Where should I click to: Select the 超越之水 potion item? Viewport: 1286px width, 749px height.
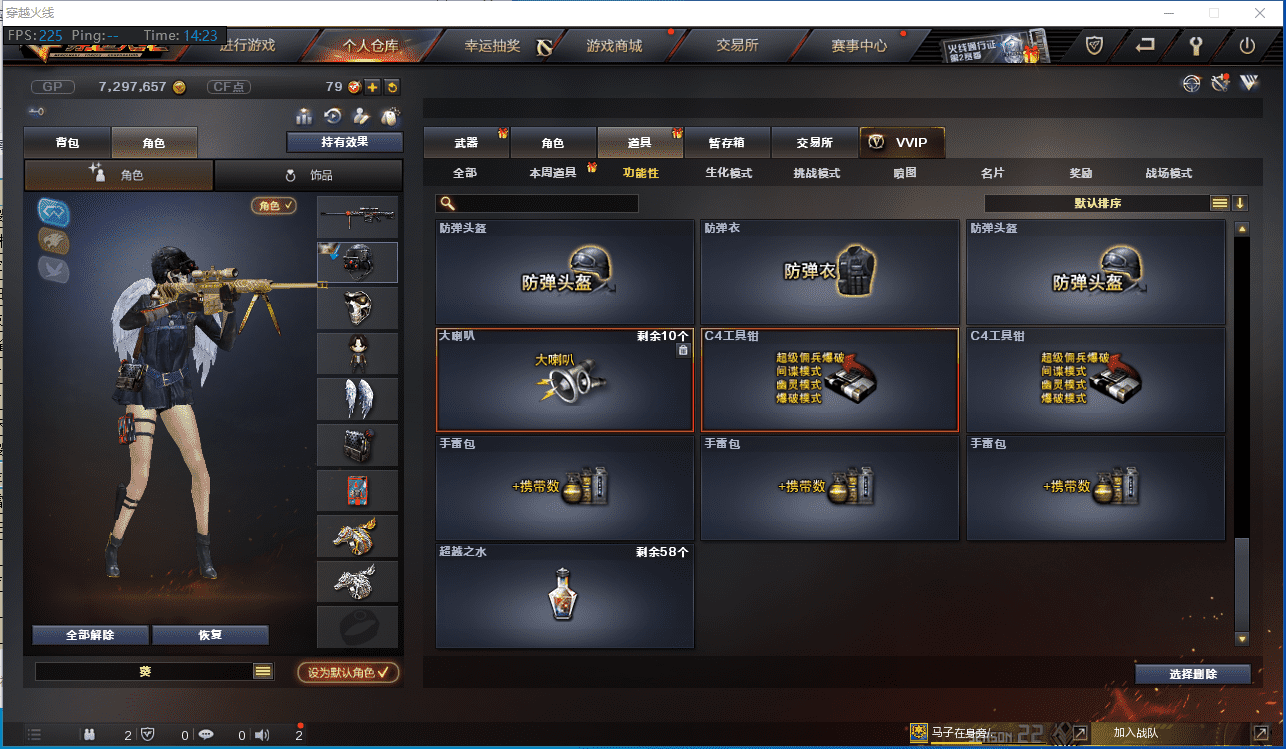pyautogui.click(x=564, y=595)
